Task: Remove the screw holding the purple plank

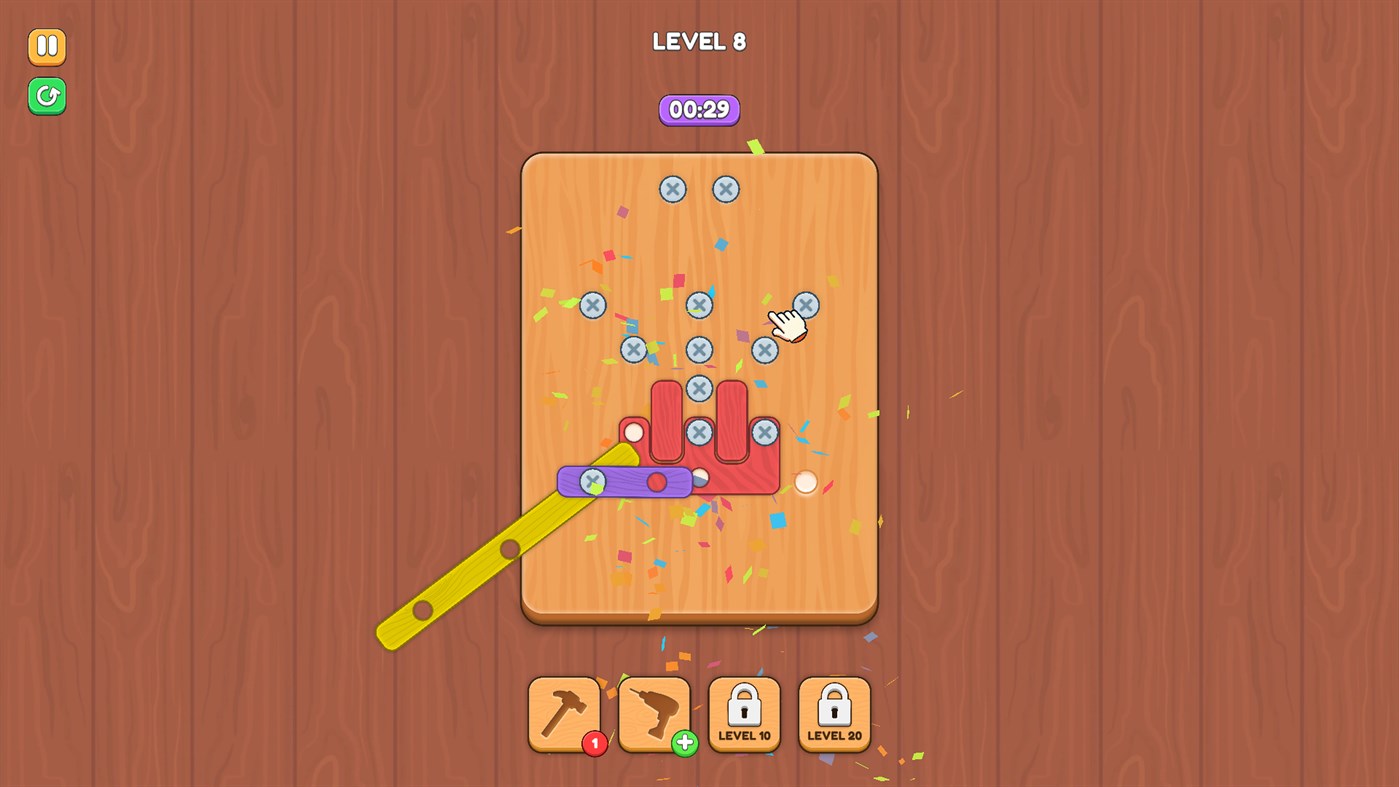Action: tap(593, 481)
